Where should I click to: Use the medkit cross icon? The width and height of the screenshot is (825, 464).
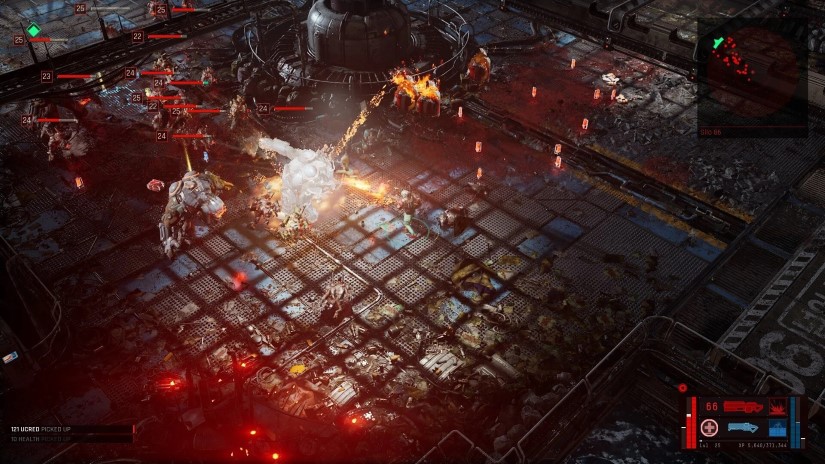coord(710,428)
